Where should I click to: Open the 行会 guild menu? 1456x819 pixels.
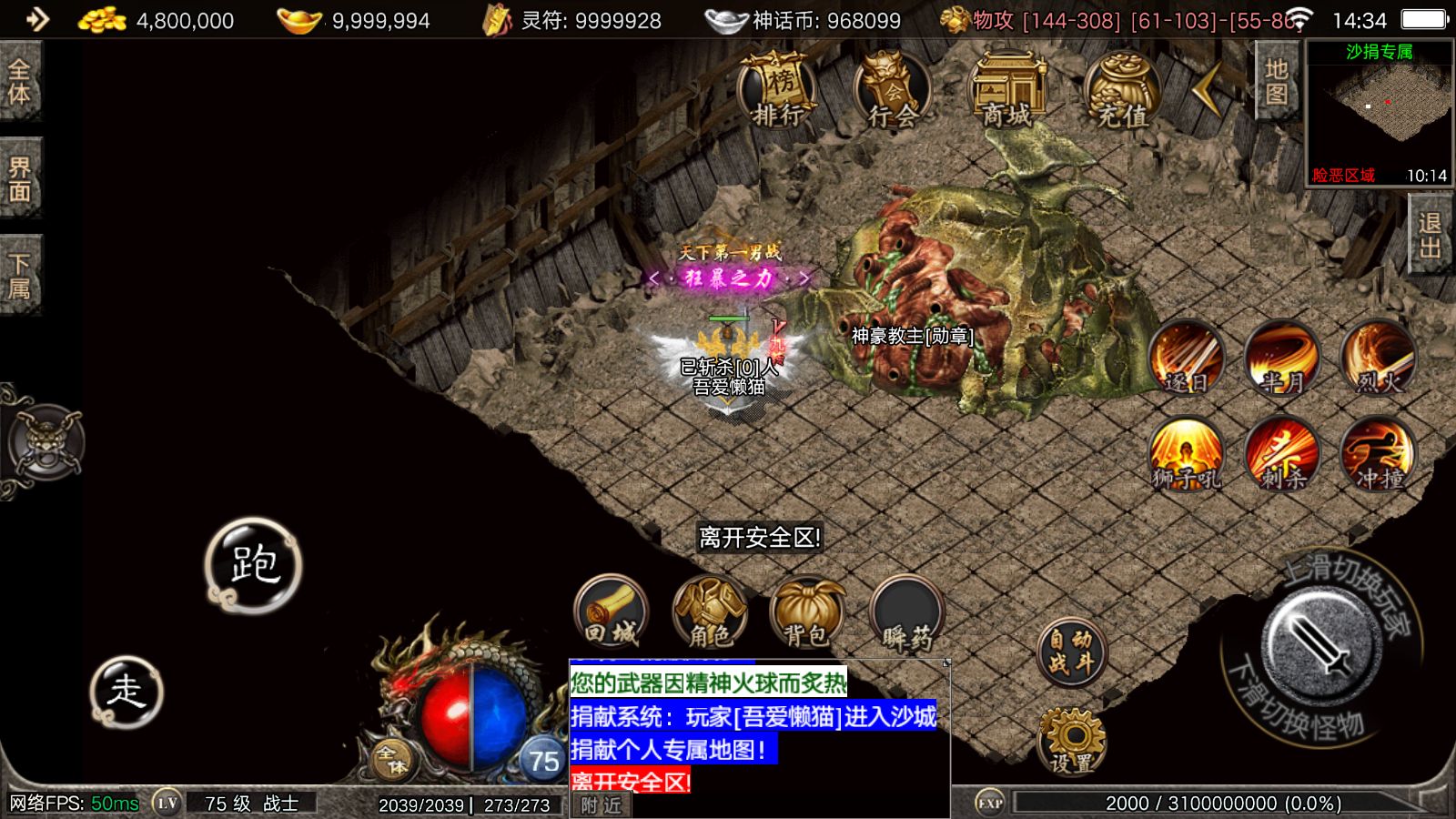click(x=892, y=89)
